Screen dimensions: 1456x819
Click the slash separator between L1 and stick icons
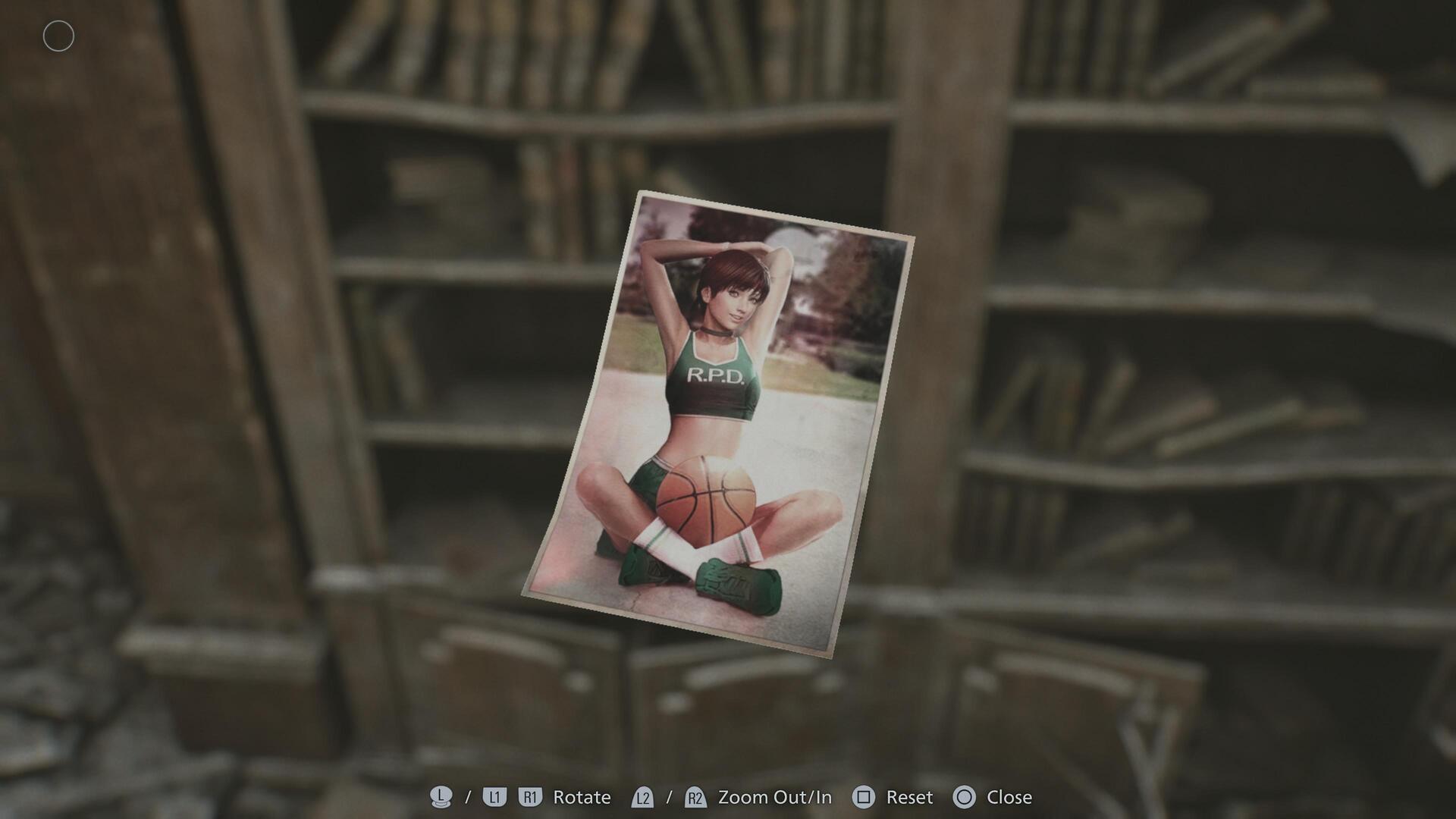pyautogui.click(x=466, y=797)
